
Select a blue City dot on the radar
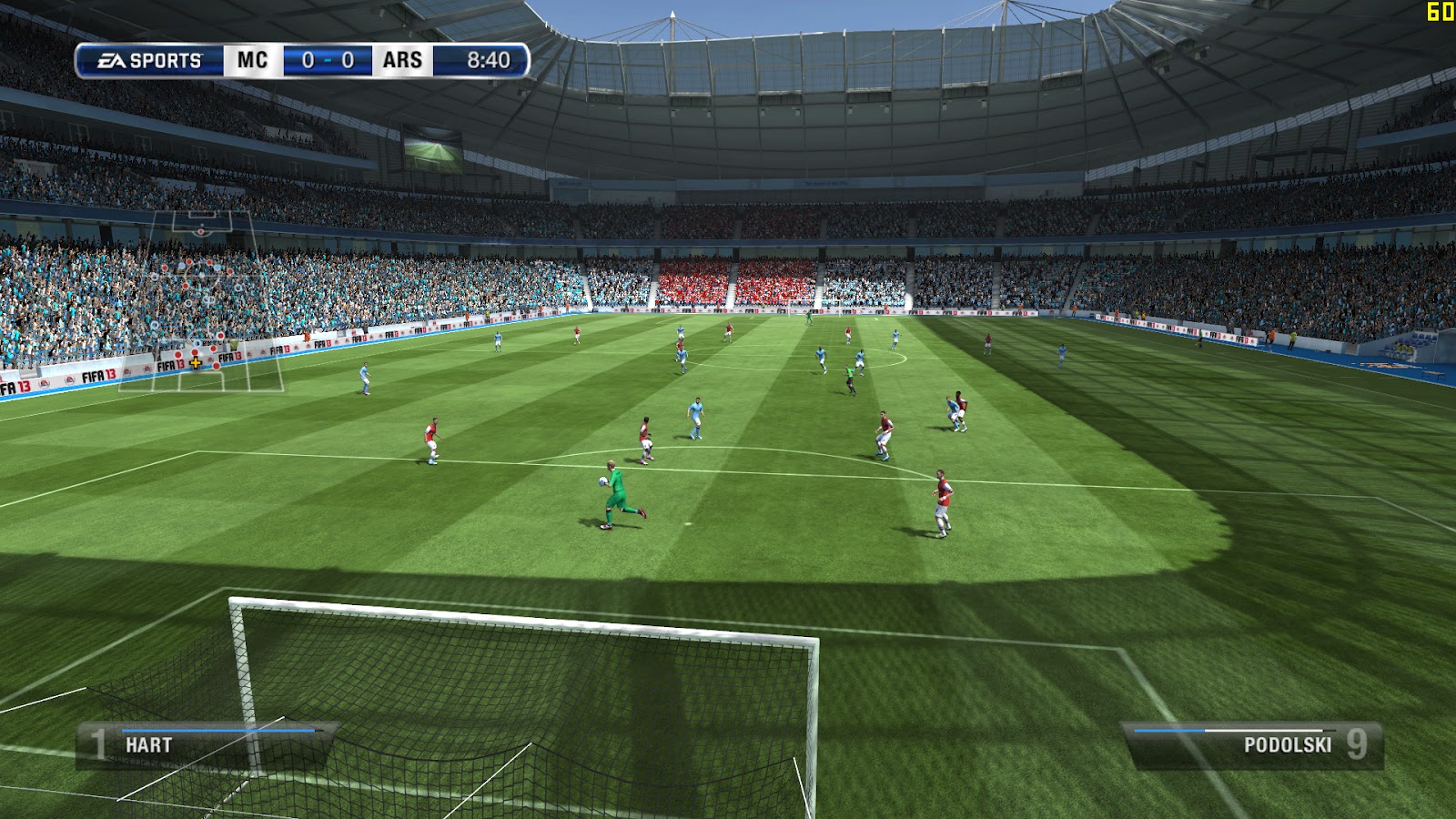click(x=181, y=264)
